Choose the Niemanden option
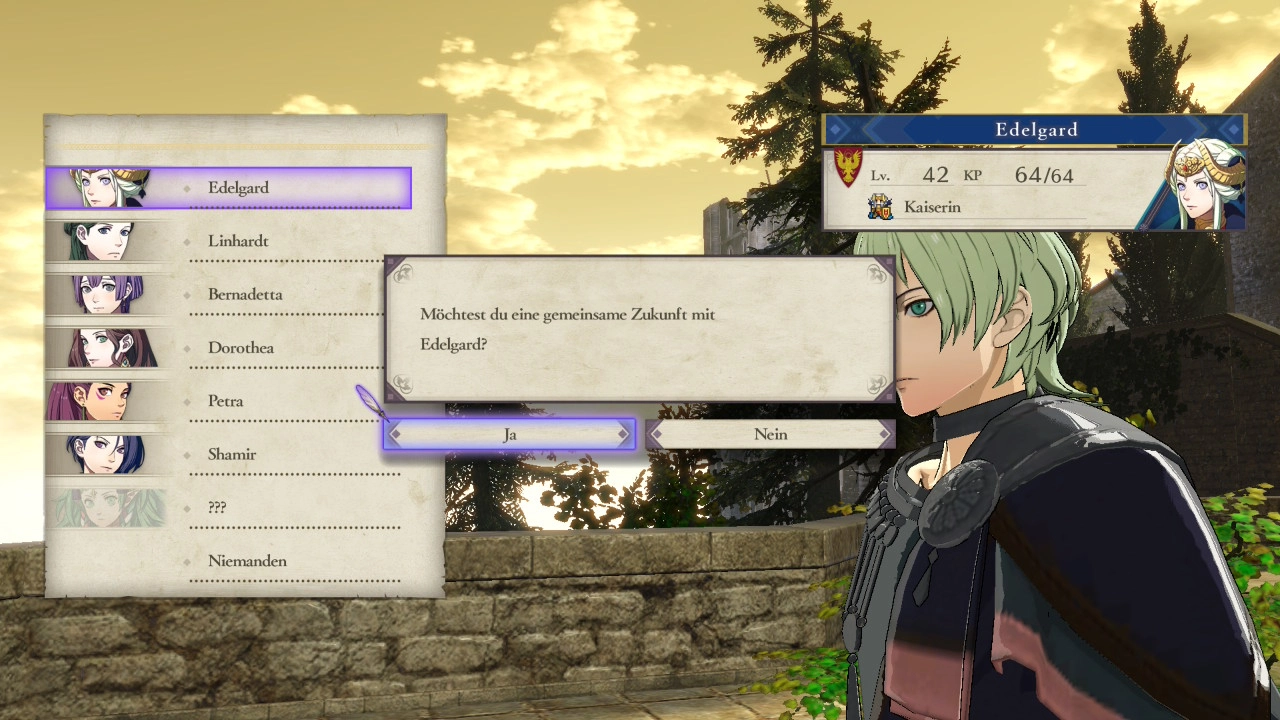 246,561
